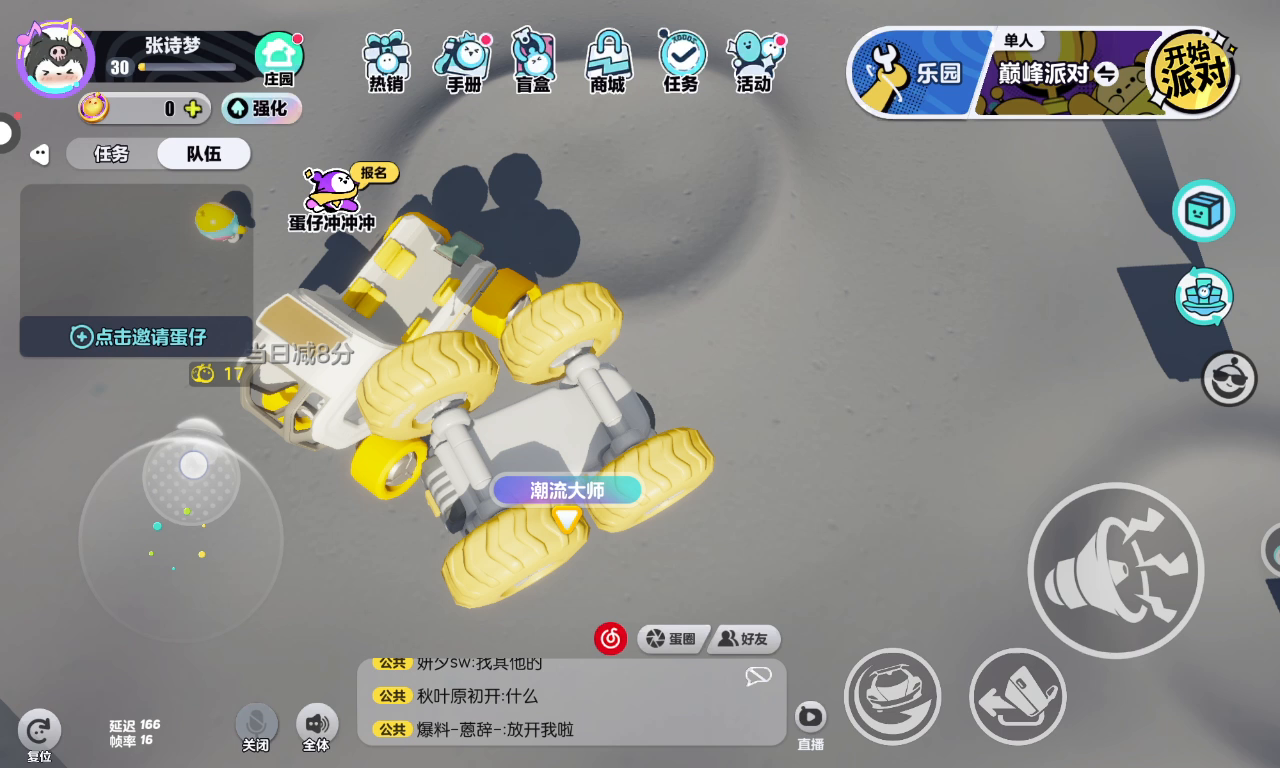
Task: Toggle the 关闭 microphone button
Action: tap(256, 727)
